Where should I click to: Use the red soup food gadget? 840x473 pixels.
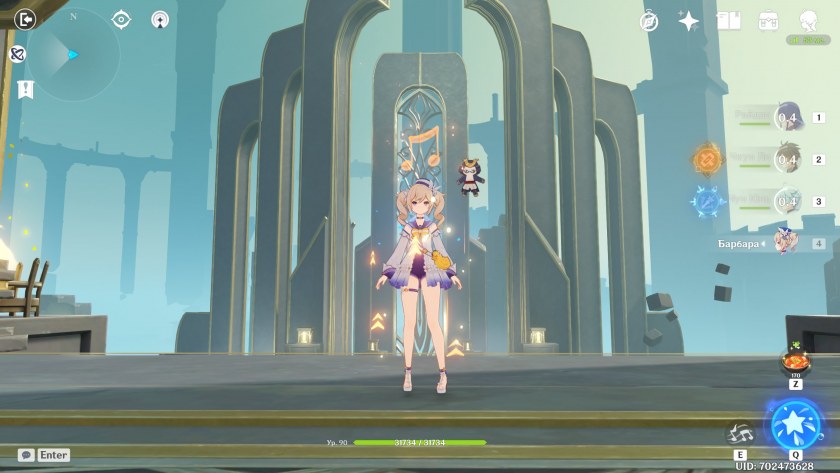[796, 361]
